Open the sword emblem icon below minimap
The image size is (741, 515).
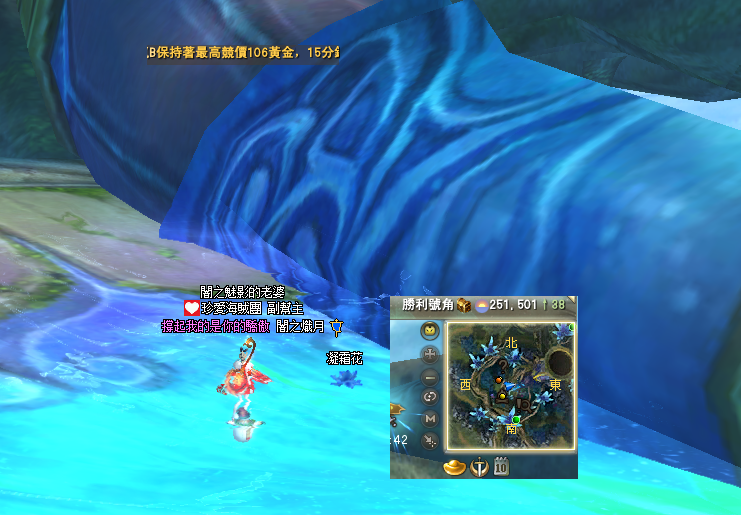point(479,466)
